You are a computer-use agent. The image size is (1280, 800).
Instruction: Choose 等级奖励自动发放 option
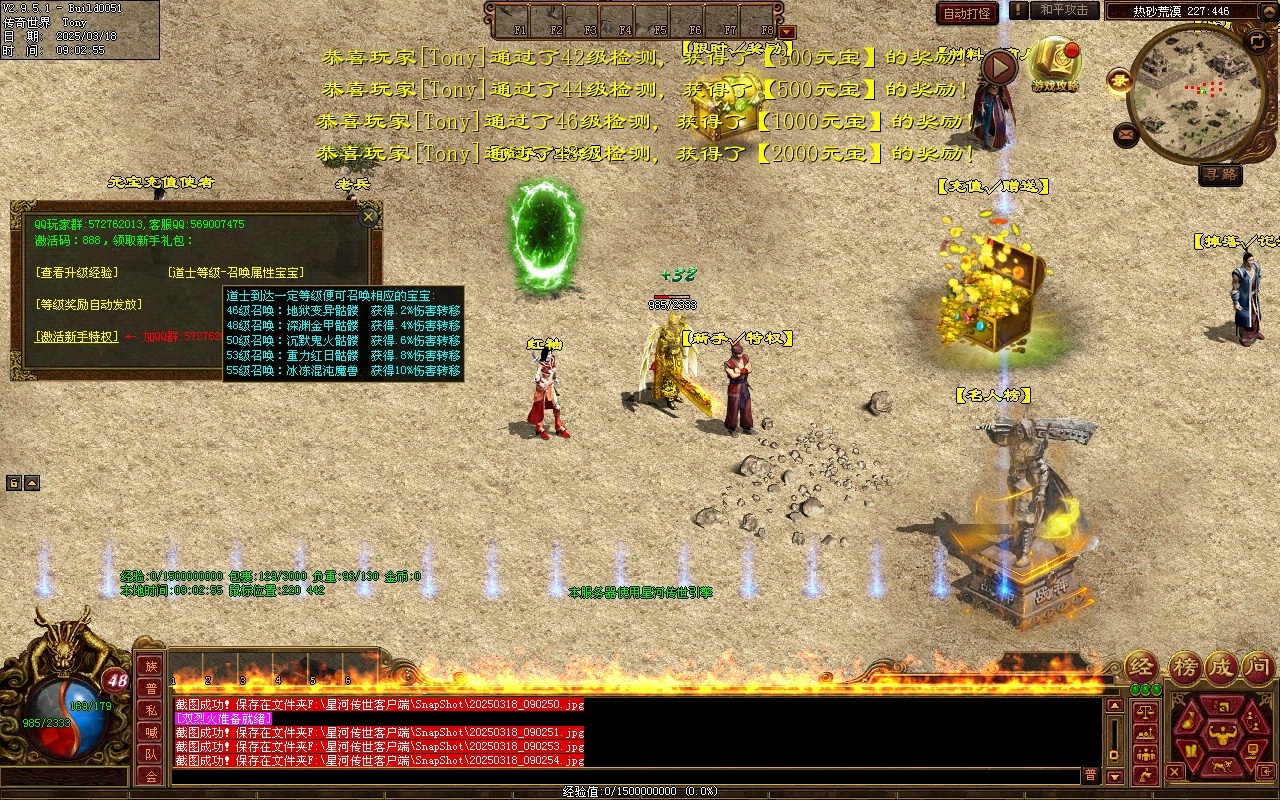88,304
